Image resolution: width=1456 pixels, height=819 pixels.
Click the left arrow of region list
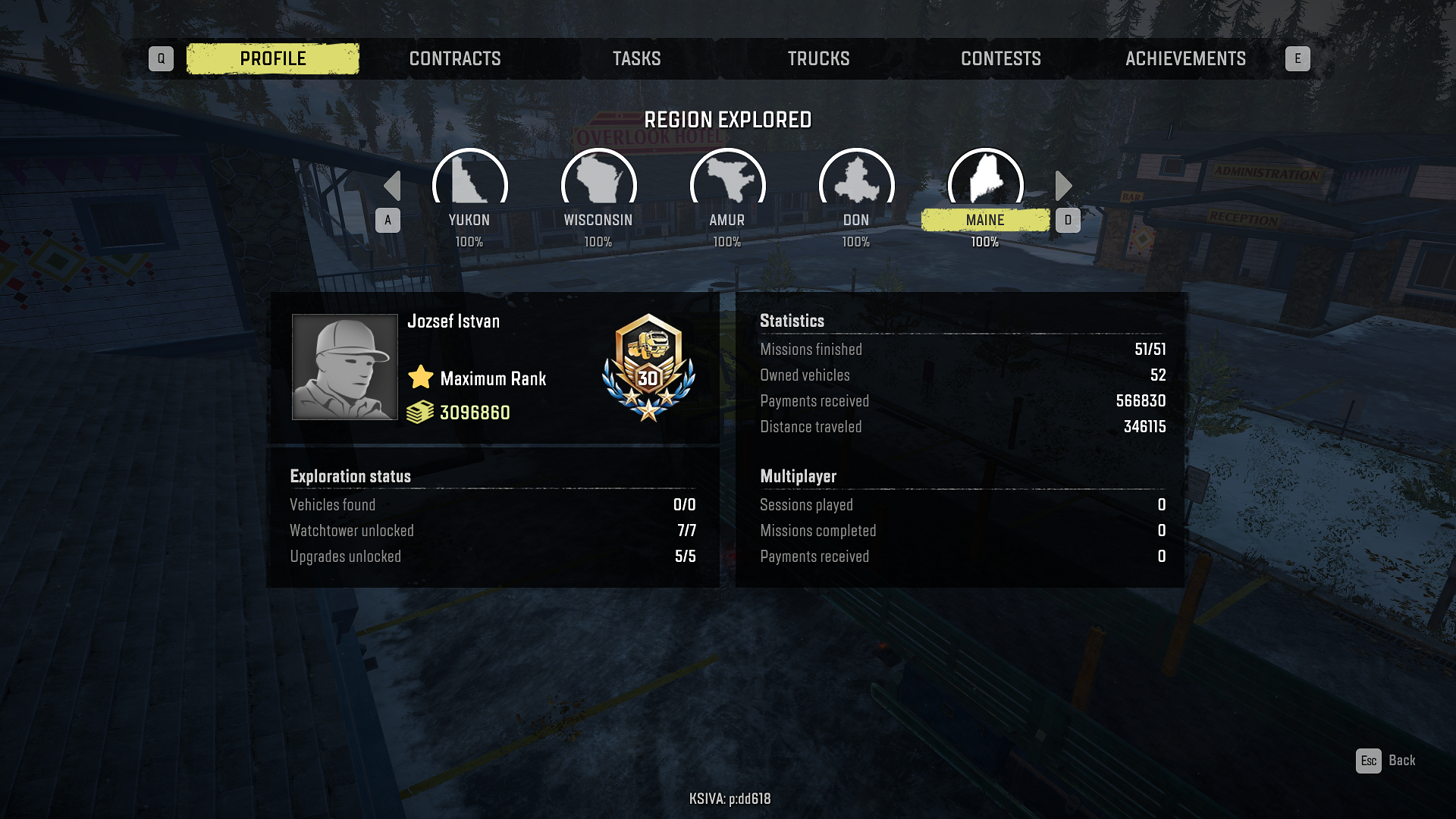coord(392,186)
